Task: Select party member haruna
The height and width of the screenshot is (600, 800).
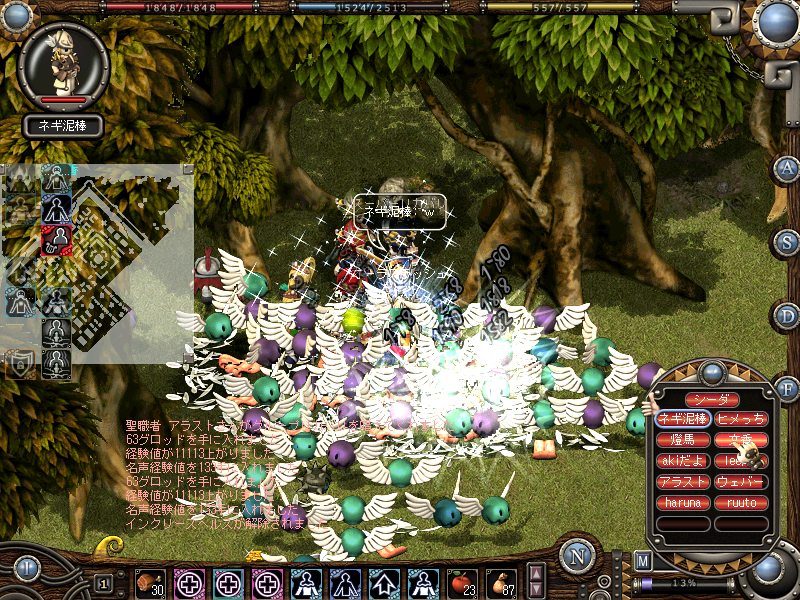Action: point(684,503)
